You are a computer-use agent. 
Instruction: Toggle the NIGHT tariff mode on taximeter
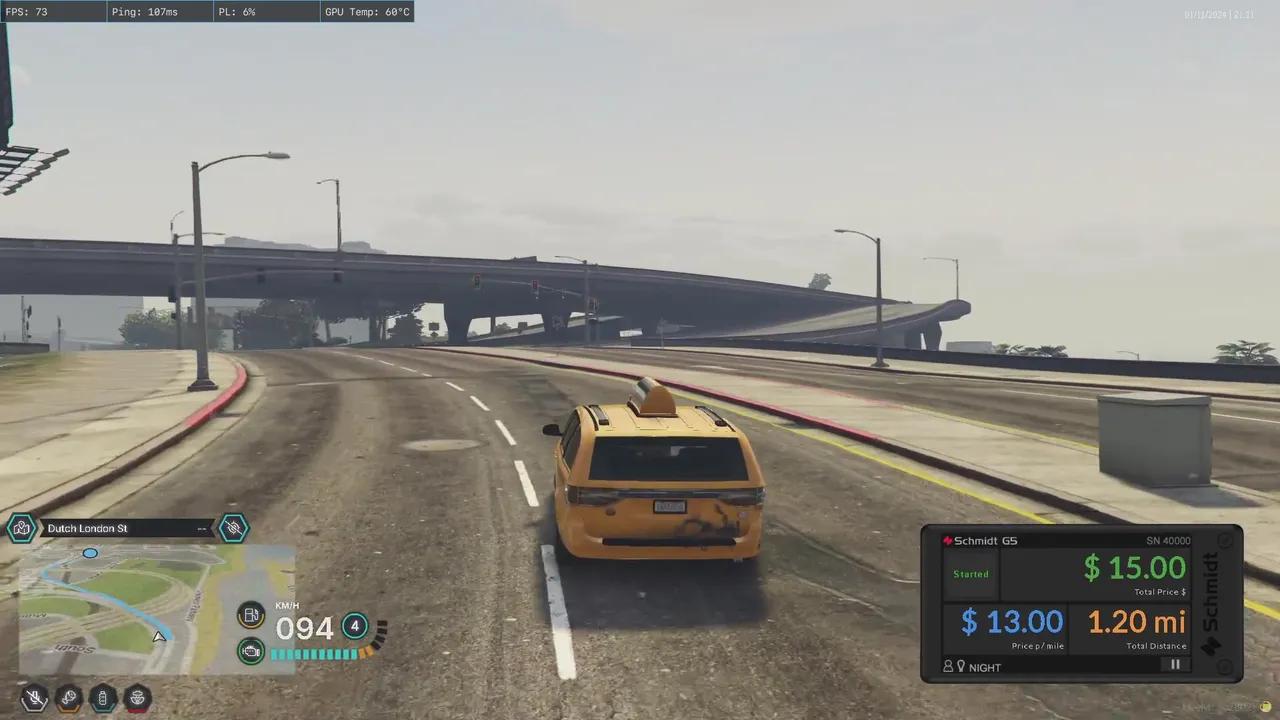985,667
